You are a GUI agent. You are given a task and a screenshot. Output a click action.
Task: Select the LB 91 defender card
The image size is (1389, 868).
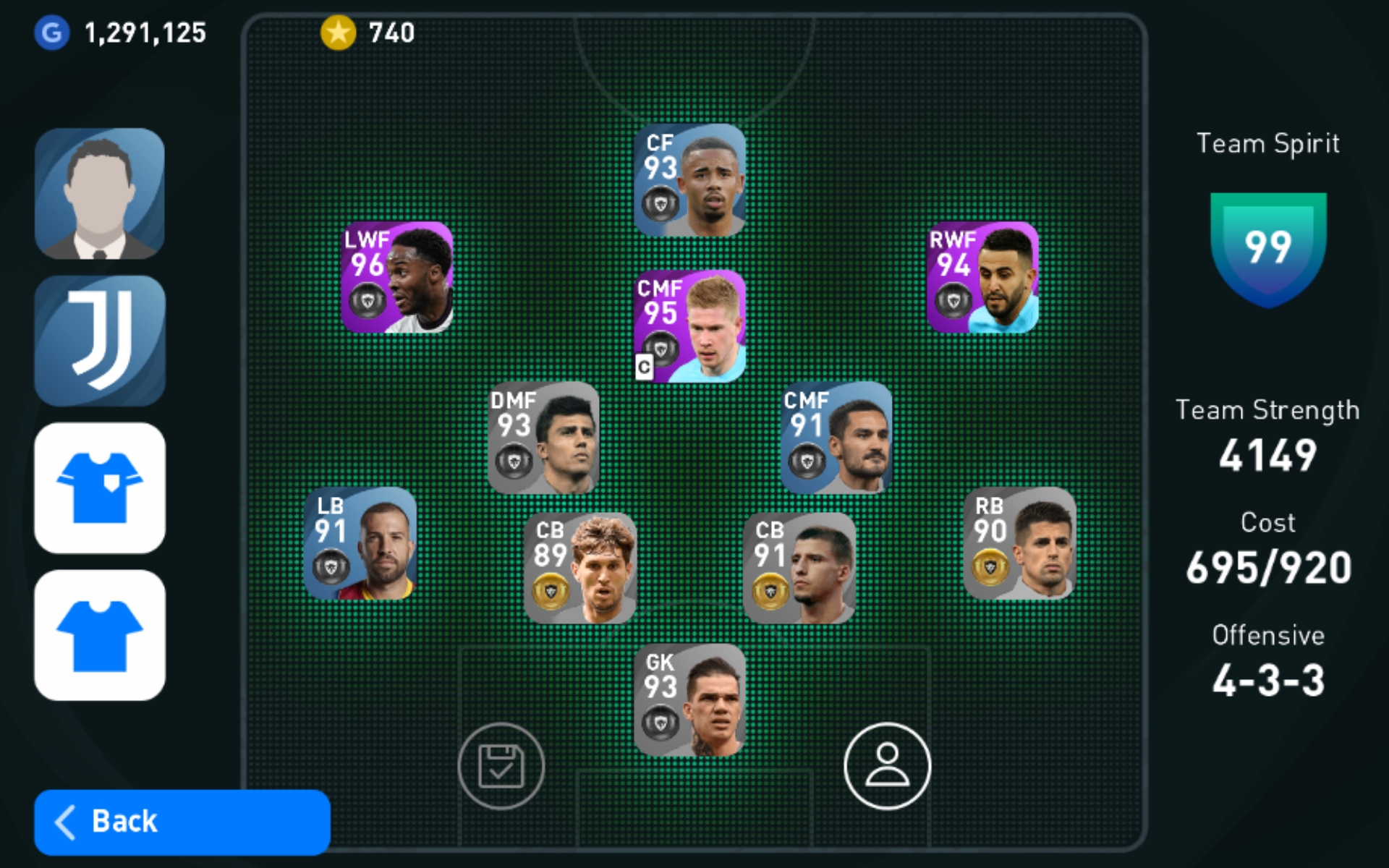click(x=360, y=543)
